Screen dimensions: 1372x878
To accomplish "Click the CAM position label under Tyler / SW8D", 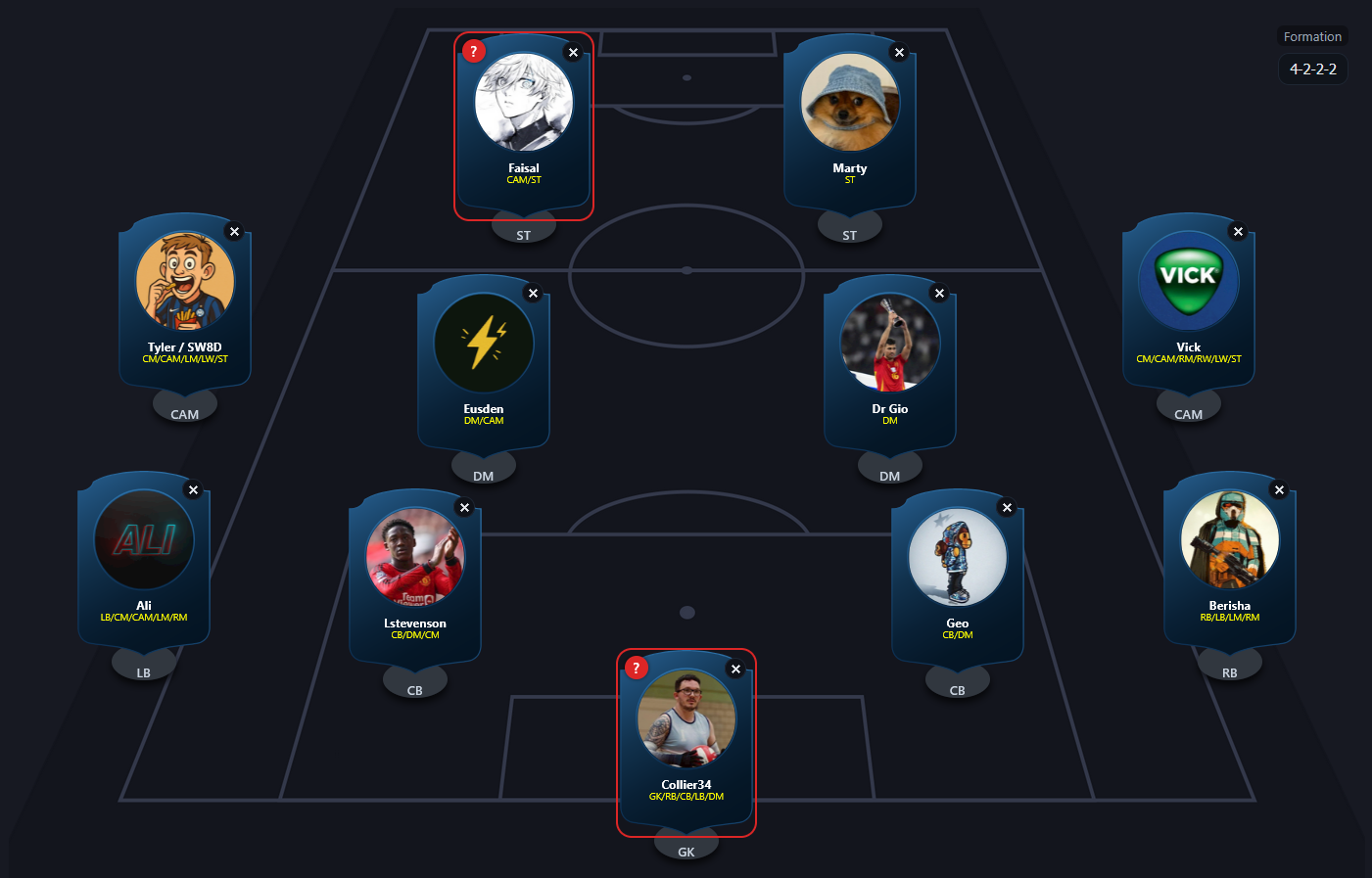I will coord(184,414).
